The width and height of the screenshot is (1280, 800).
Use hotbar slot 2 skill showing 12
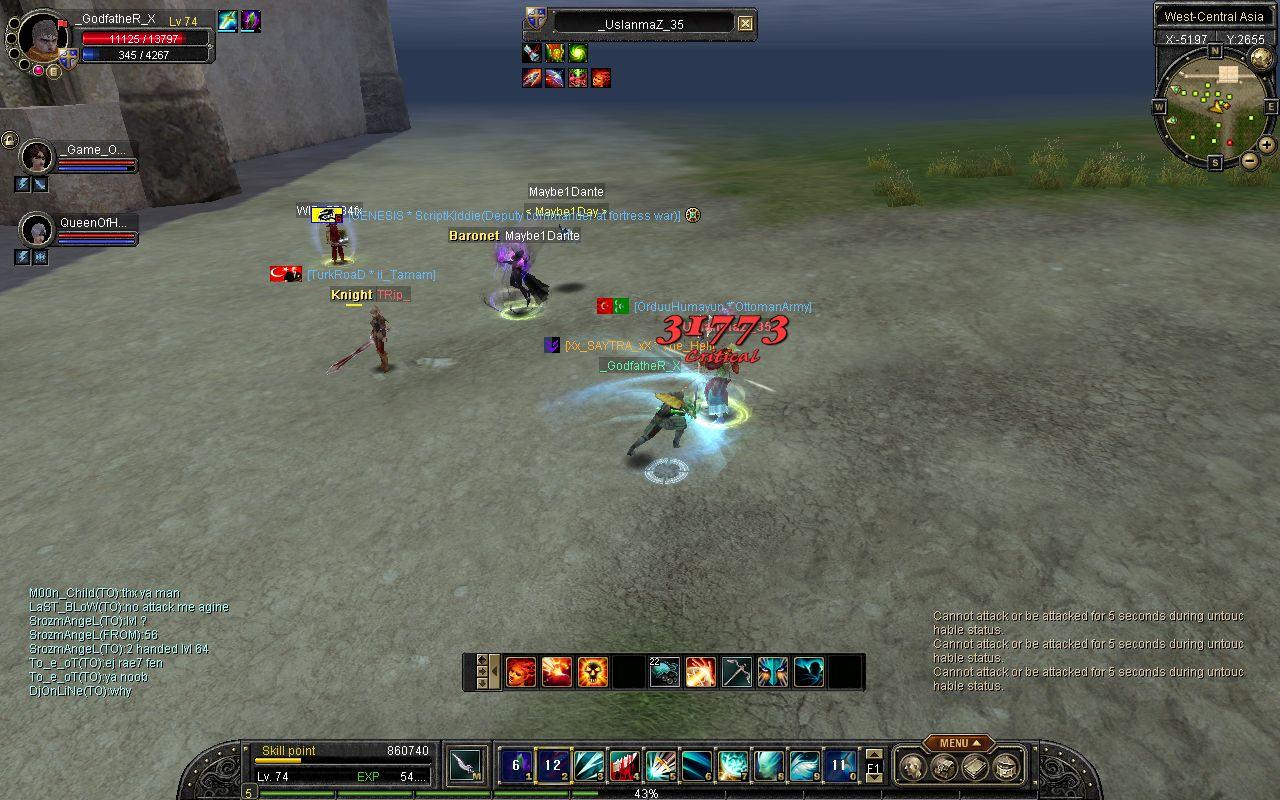point(553,766)
